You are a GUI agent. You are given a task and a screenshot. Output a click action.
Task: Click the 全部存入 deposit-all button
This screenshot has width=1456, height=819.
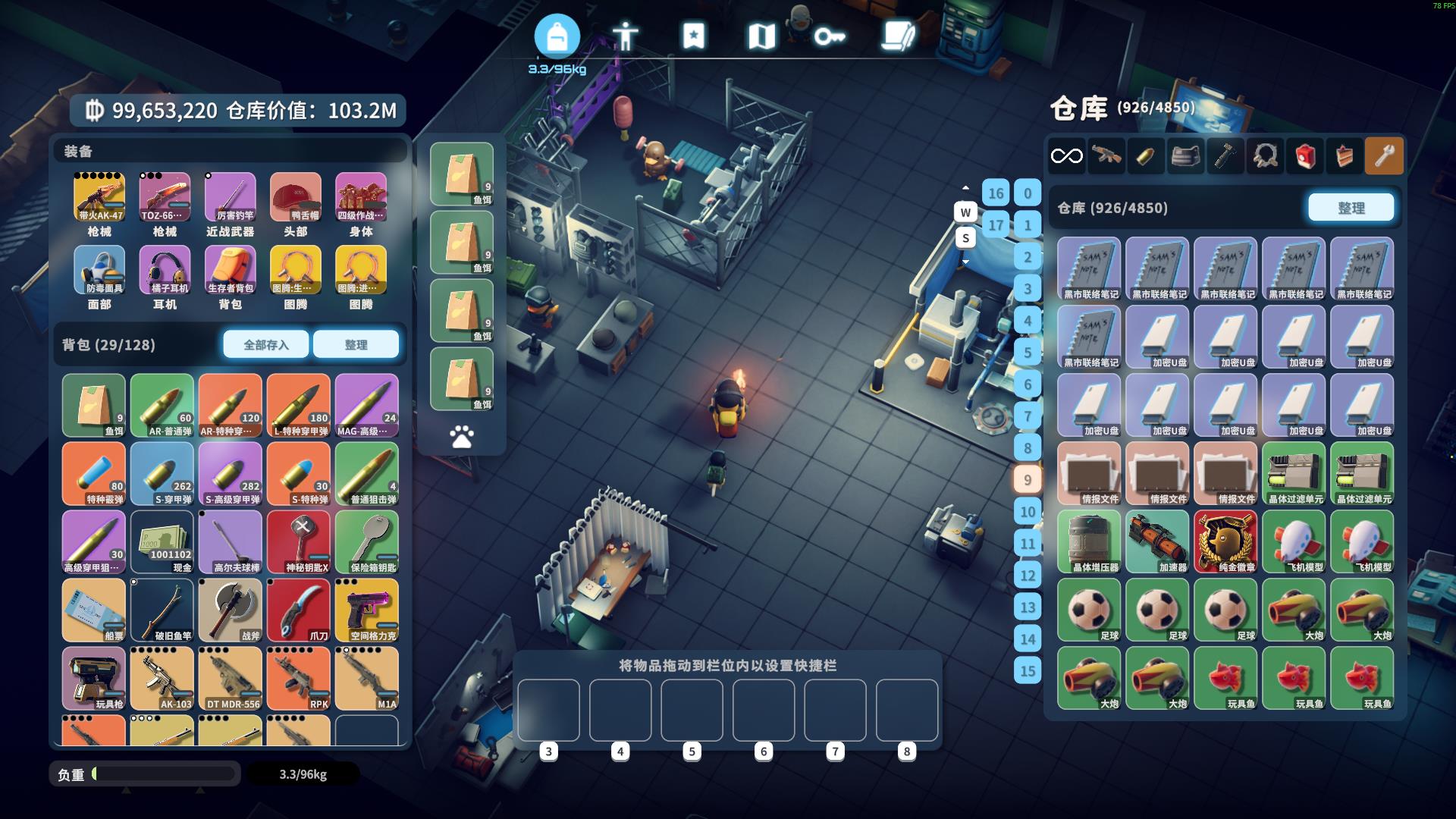[x=265, y=344]
